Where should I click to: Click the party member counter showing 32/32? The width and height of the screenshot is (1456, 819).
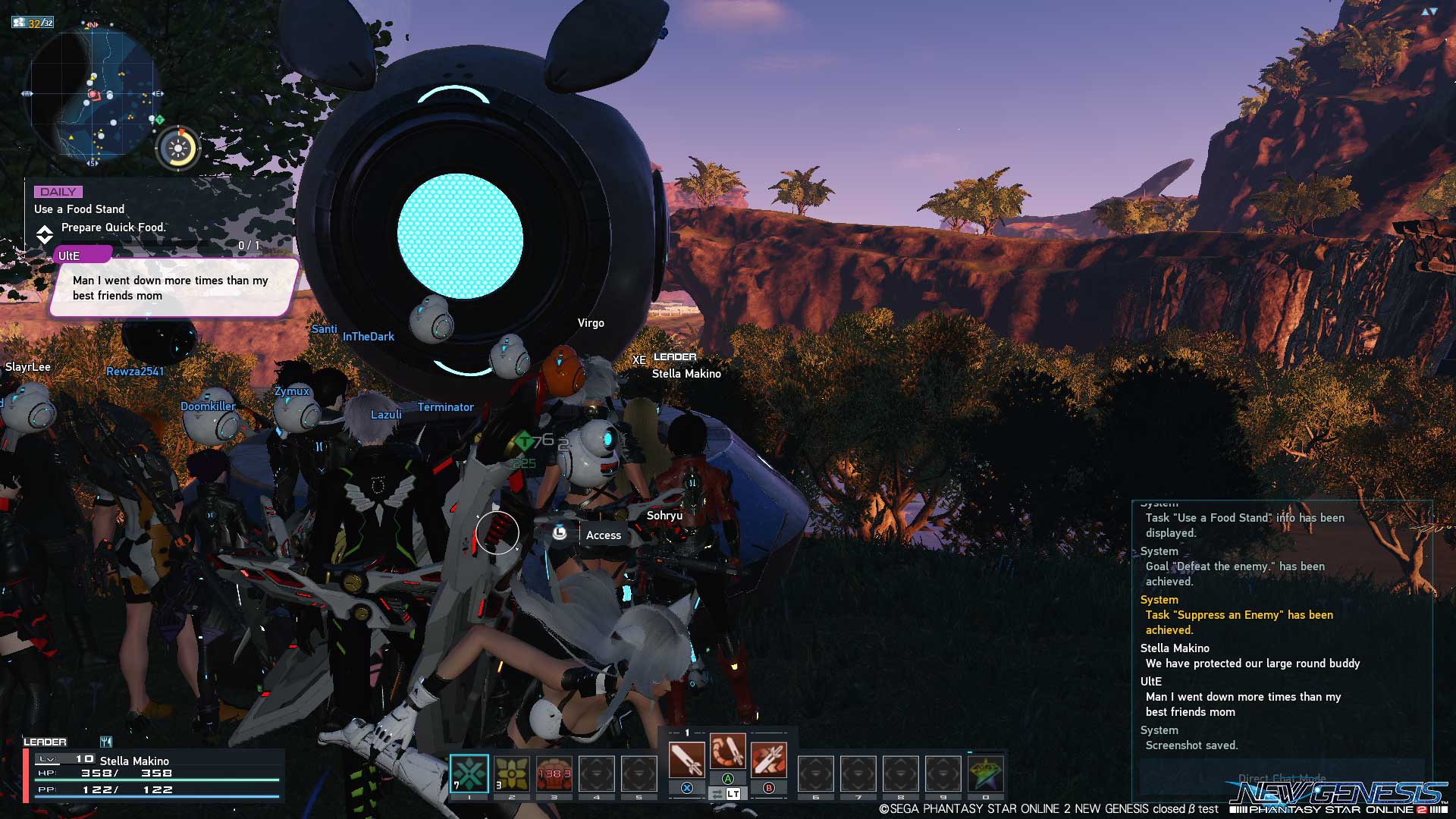tap(32, 23)
